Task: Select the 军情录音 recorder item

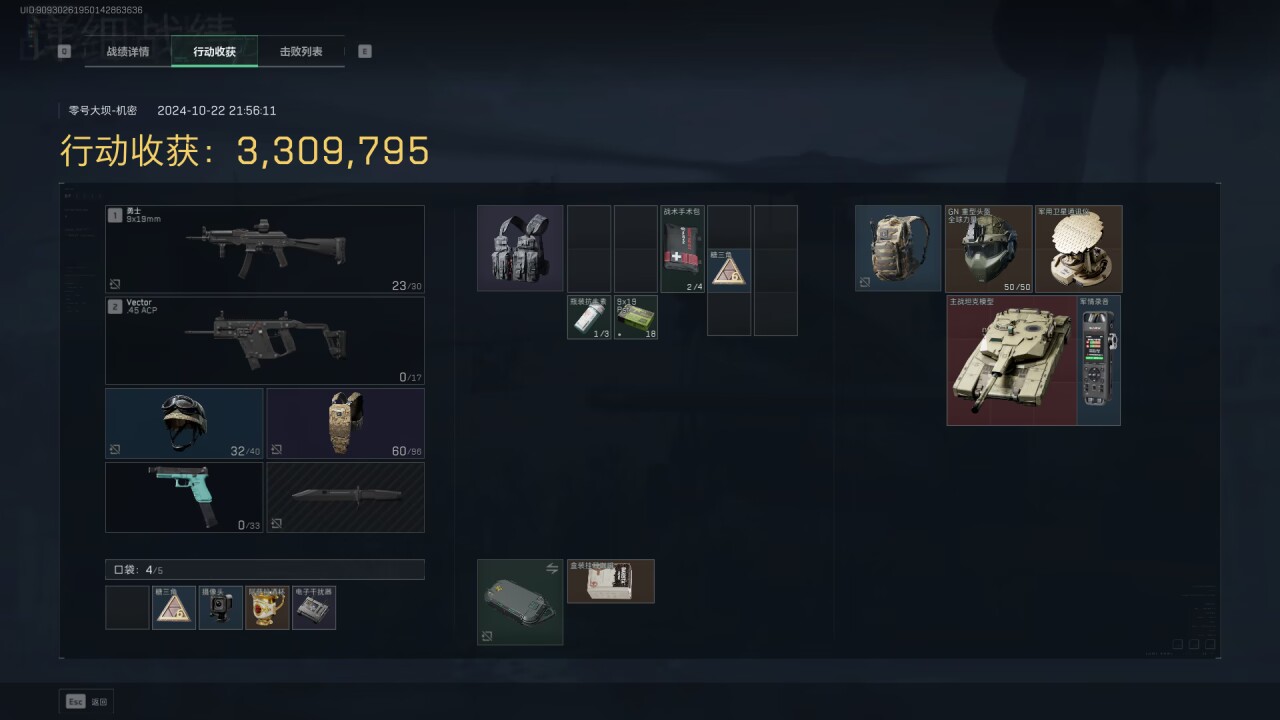Action: coord(1098,360)
